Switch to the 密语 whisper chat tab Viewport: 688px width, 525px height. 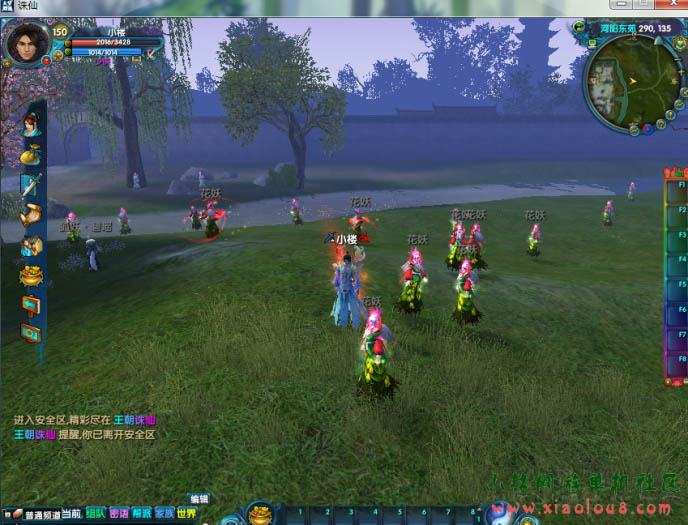[118, 514]
